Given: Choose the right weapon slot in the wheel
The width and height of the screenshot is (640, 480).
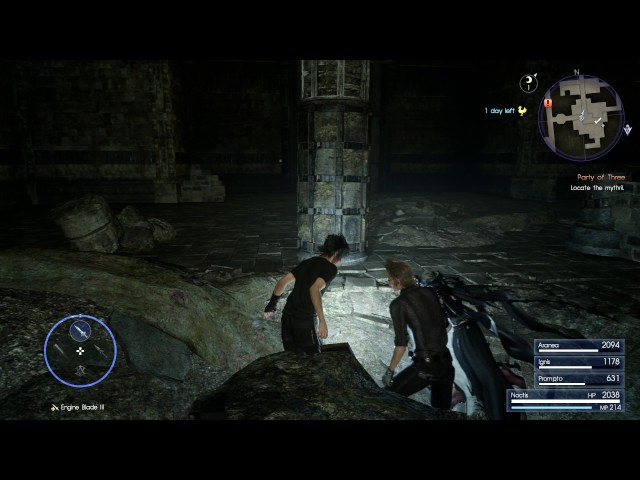Looking at the screenshot, I should point(102,352).
